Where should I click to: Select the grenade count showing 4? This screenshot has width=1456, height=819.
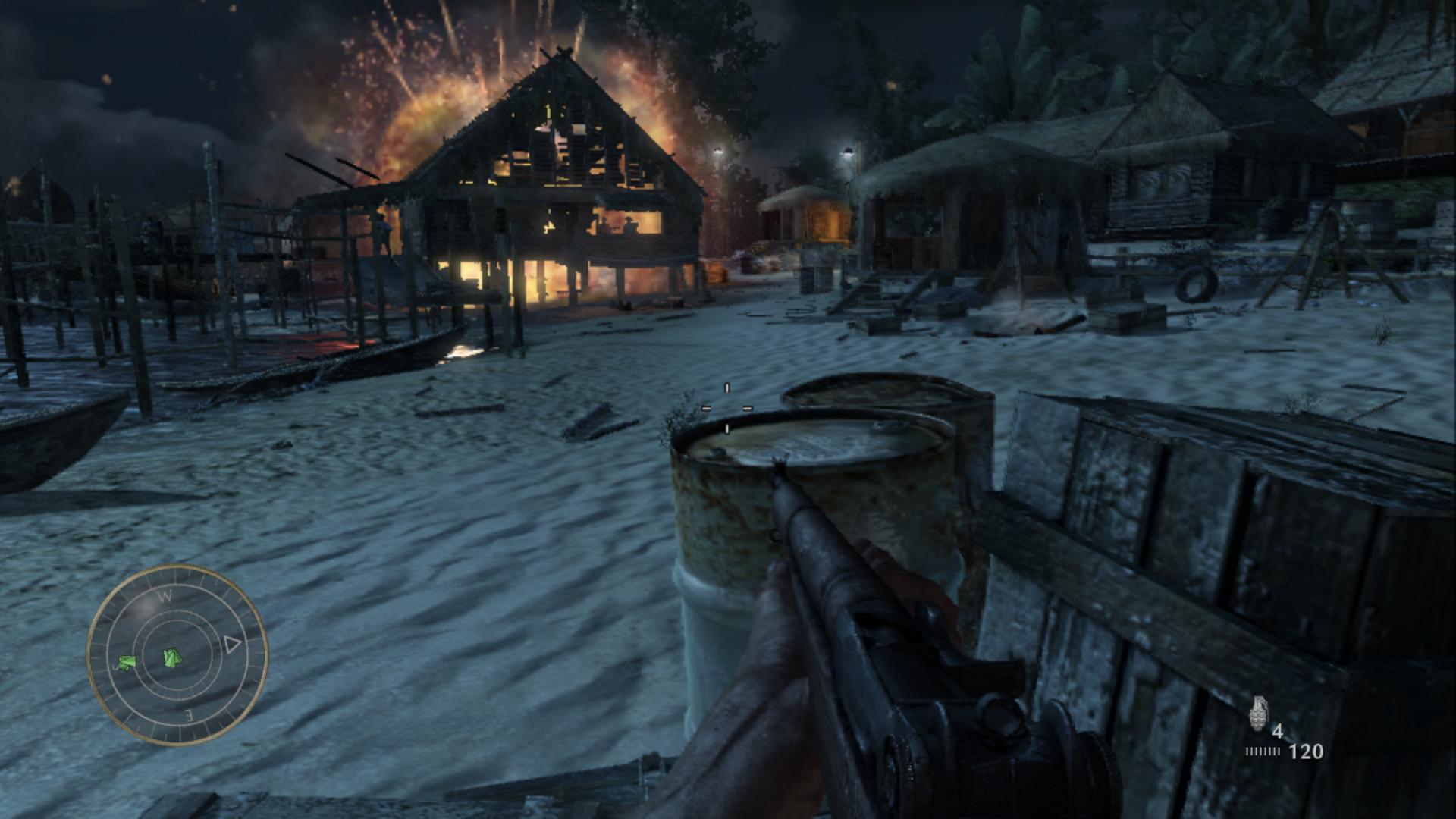(x=1278, y=730)
